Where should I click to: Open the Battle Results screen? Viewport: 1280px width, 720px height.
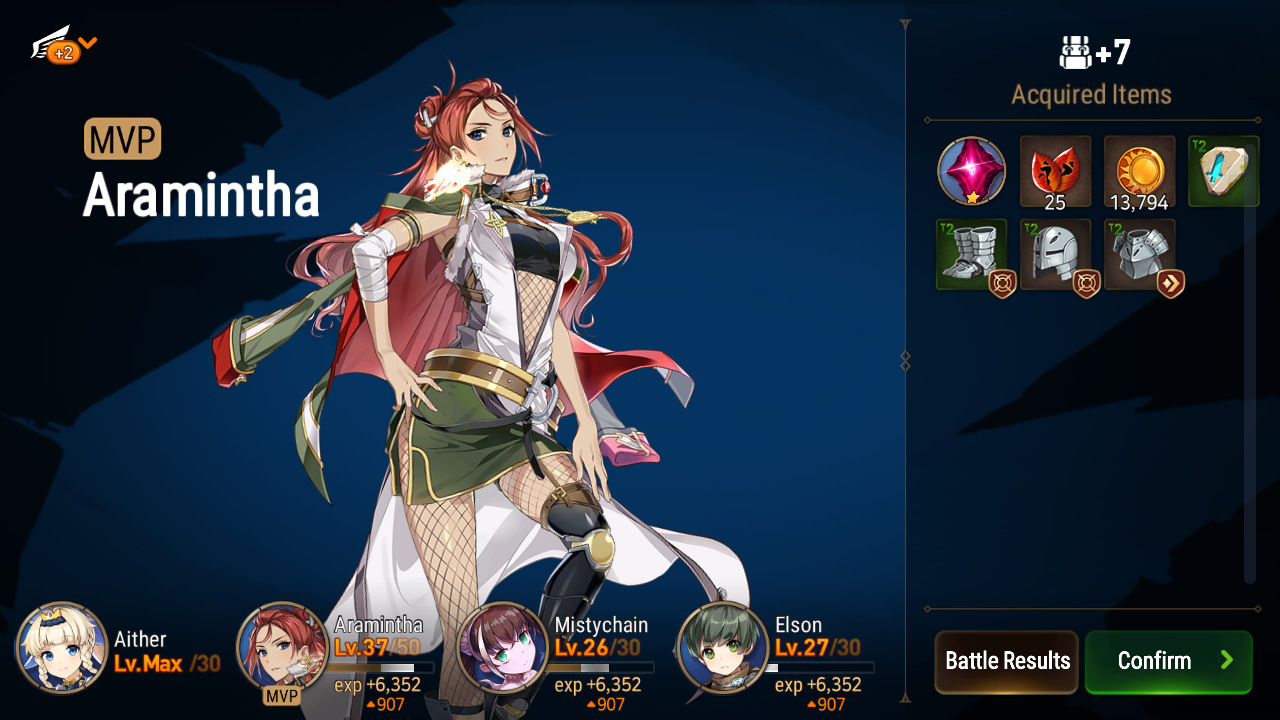tap(1006, 661)
